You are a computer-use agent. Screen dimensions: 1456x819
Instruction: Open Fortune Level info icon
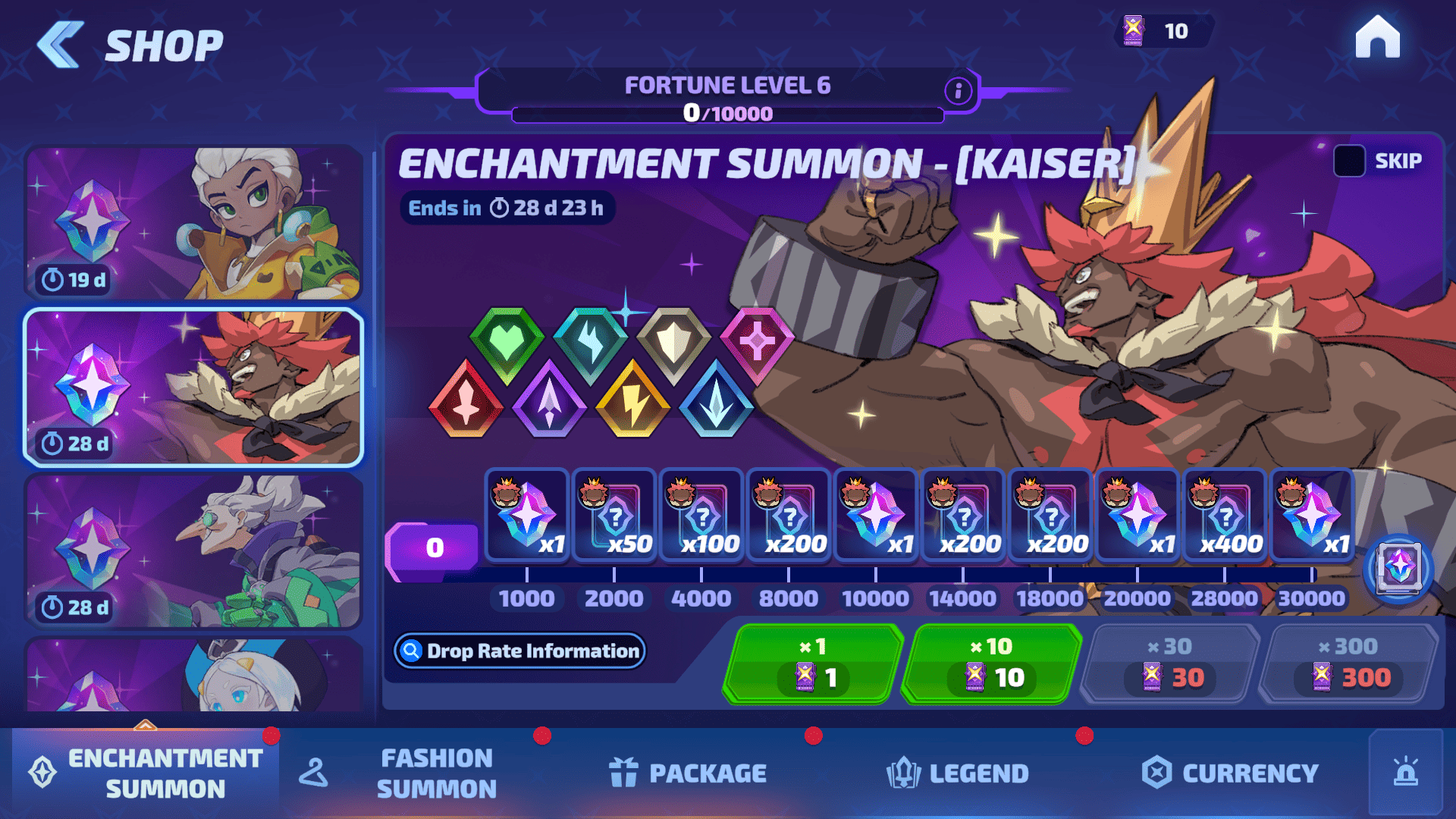click(x=959, y=91)
